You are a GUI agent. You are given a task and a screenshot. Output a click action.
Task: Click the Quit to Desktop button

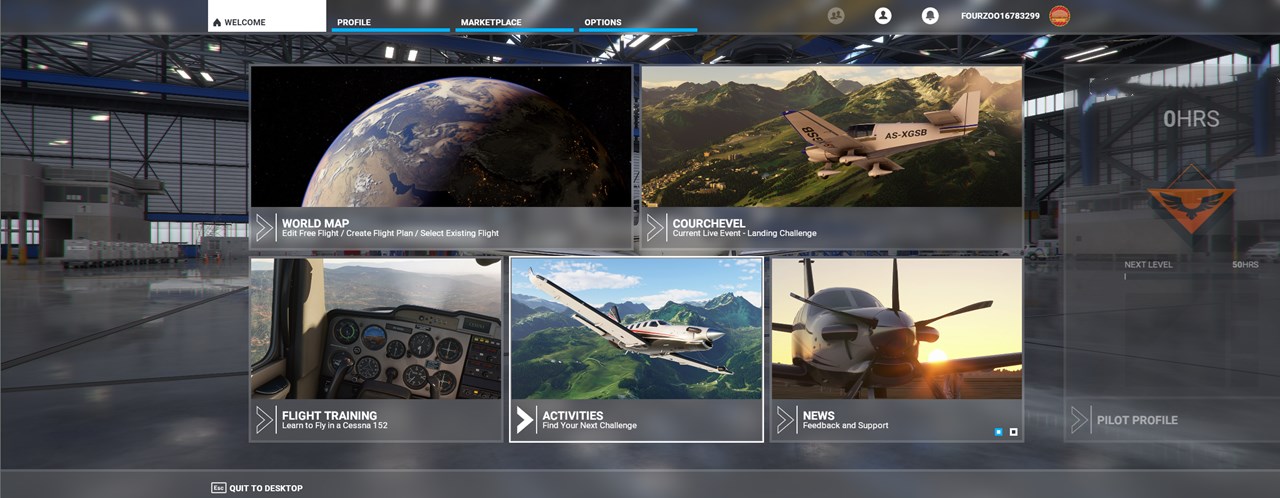click(256, 488)
